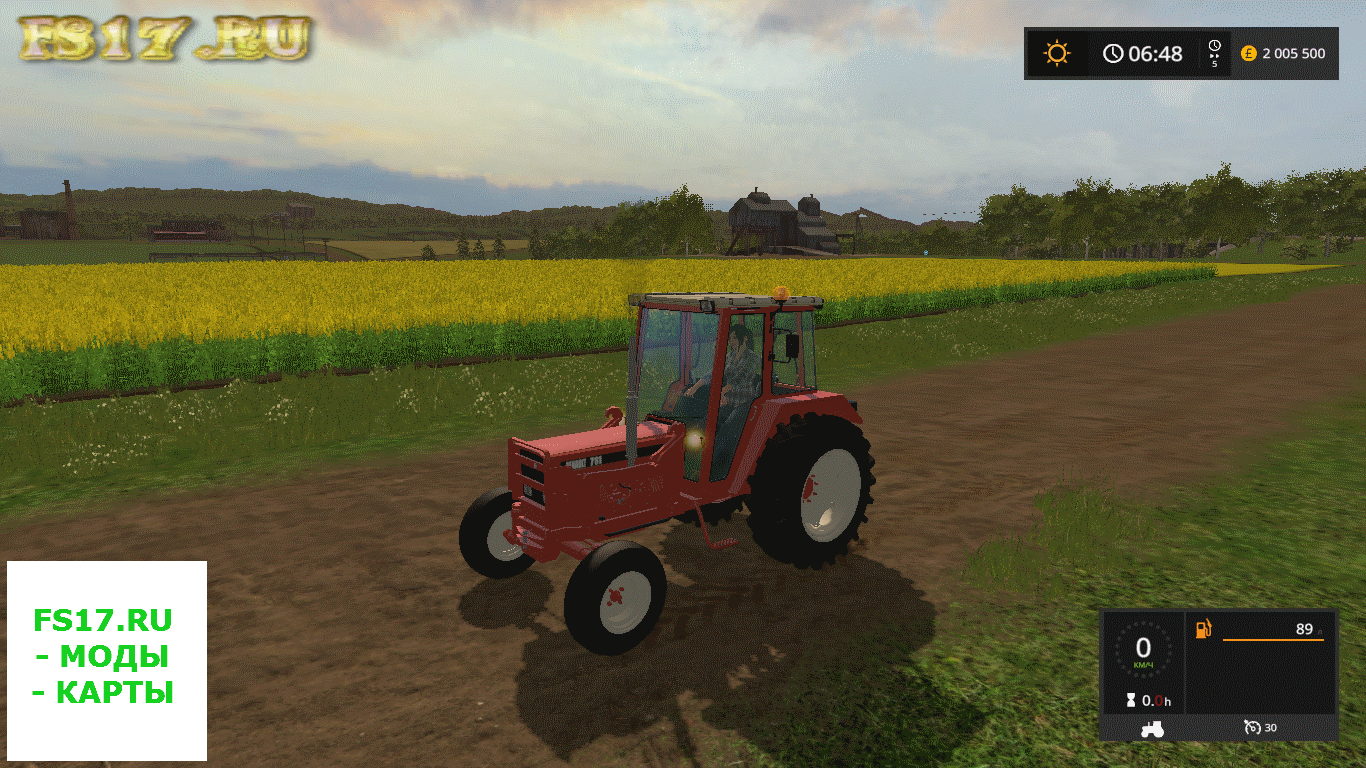1366x768 pixels.
Task: Click the orange fuel pump icon
Action: 1204,629
